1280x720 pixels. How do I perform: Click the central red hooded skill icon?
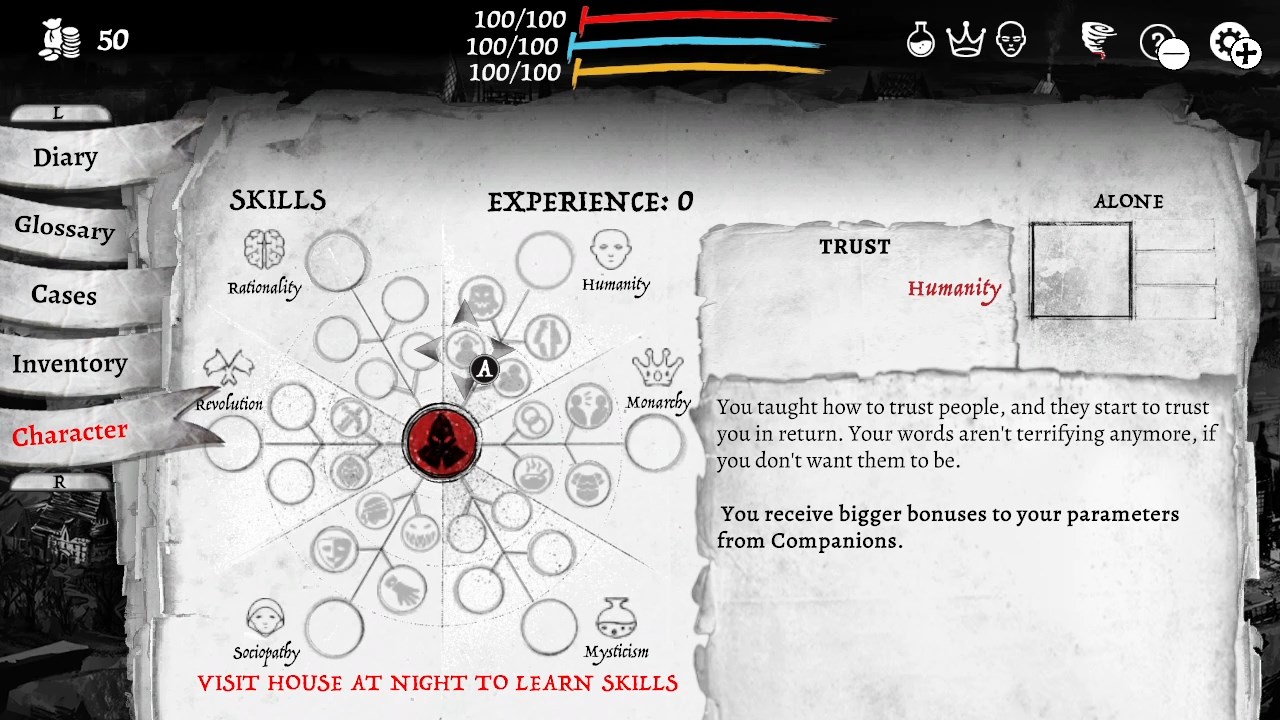pos(443,440)
